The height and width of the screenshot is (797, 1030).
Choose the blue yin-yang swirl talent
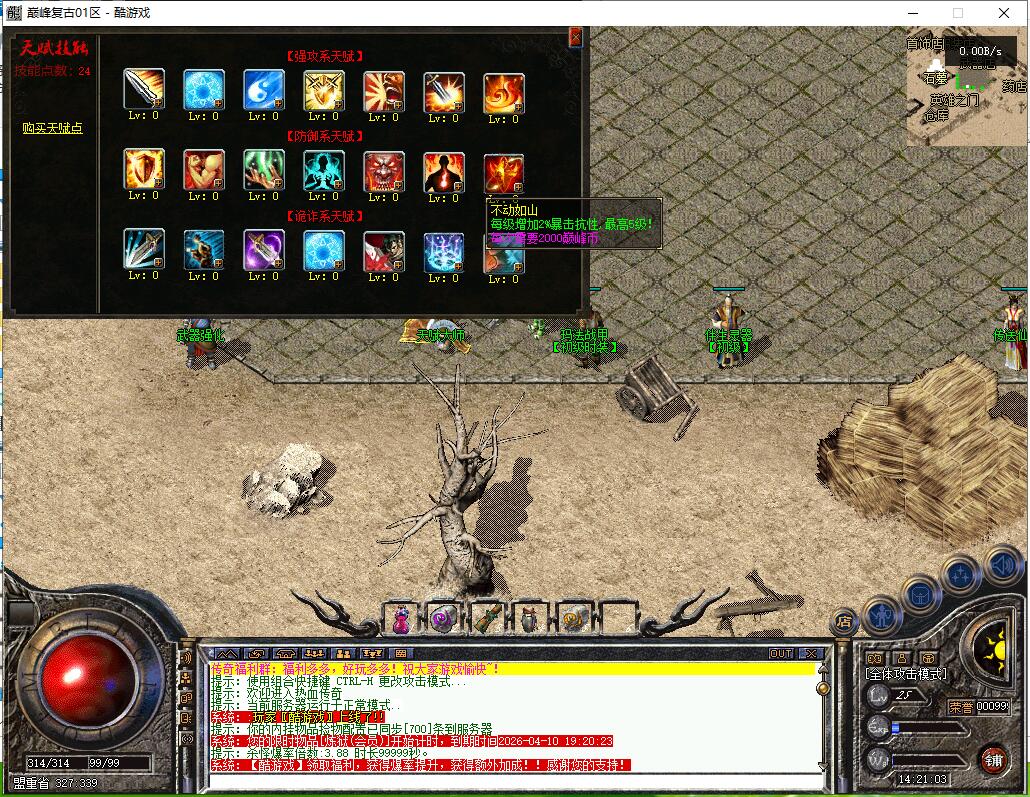pos(264,91)
